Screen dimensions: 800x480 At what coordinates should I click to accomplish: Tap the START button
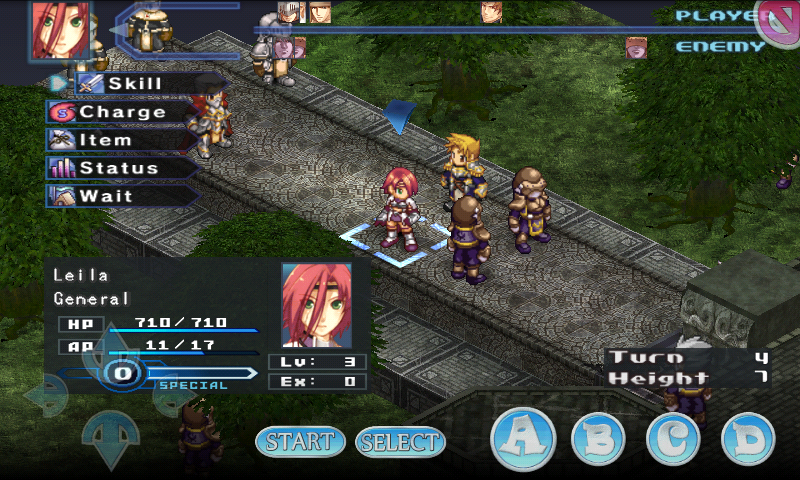tap(300, 441)
